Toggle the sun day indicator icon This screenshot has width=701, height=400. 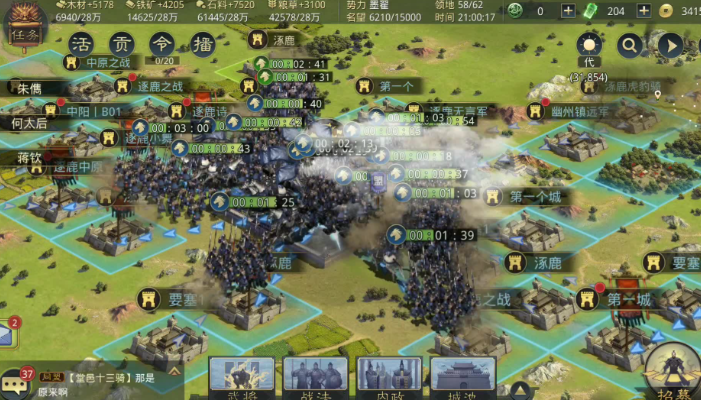click(588, 45)
